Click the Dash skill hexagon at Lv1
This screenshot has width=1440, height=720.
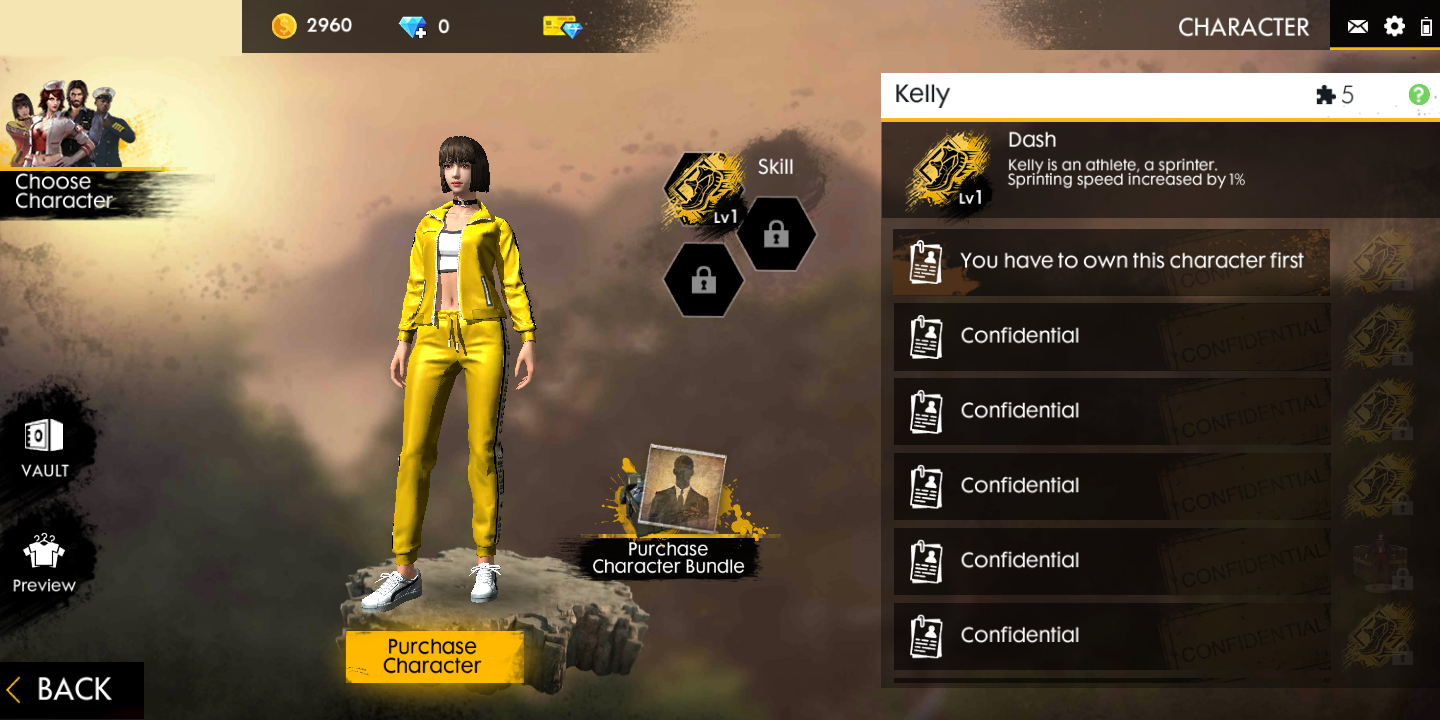pos(703,188)
